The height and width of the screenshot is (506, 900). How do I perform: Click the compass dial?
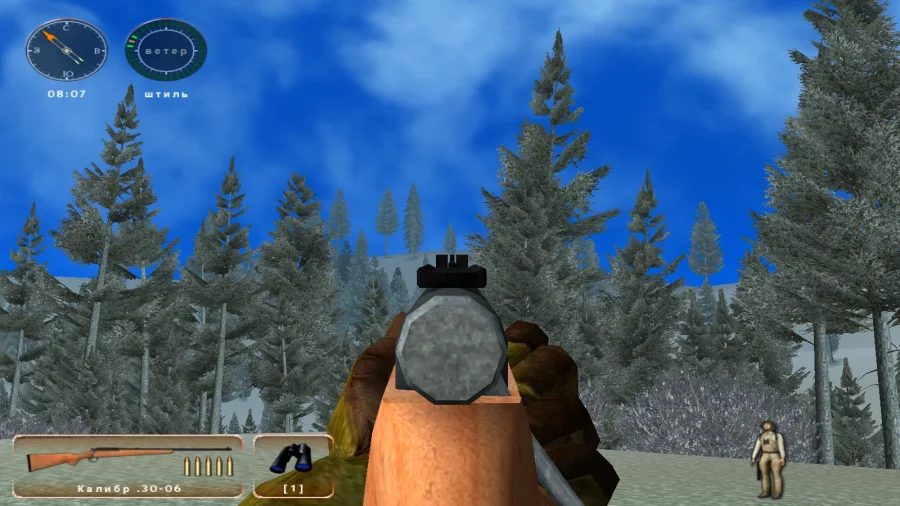[x=66, y=50]
